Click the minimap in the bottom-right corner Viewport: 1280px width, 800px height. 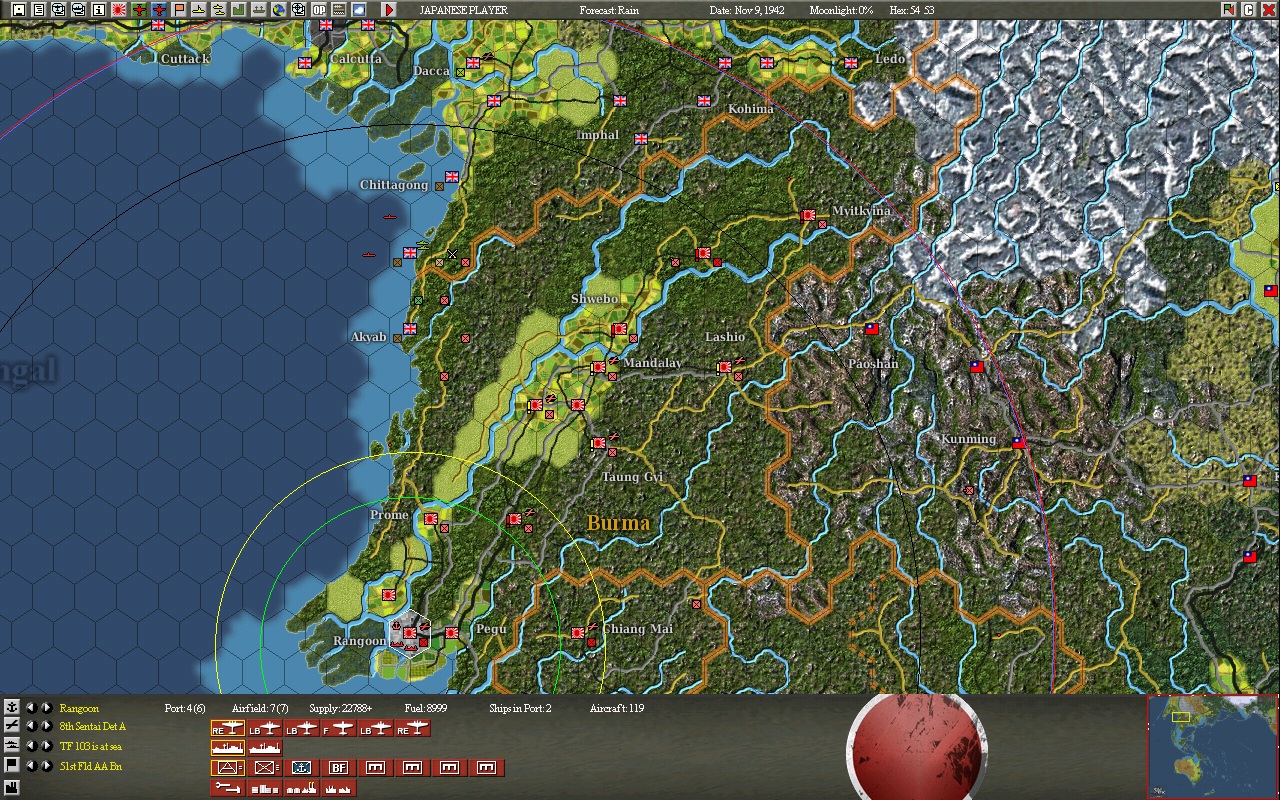(x=1213, y=748)
